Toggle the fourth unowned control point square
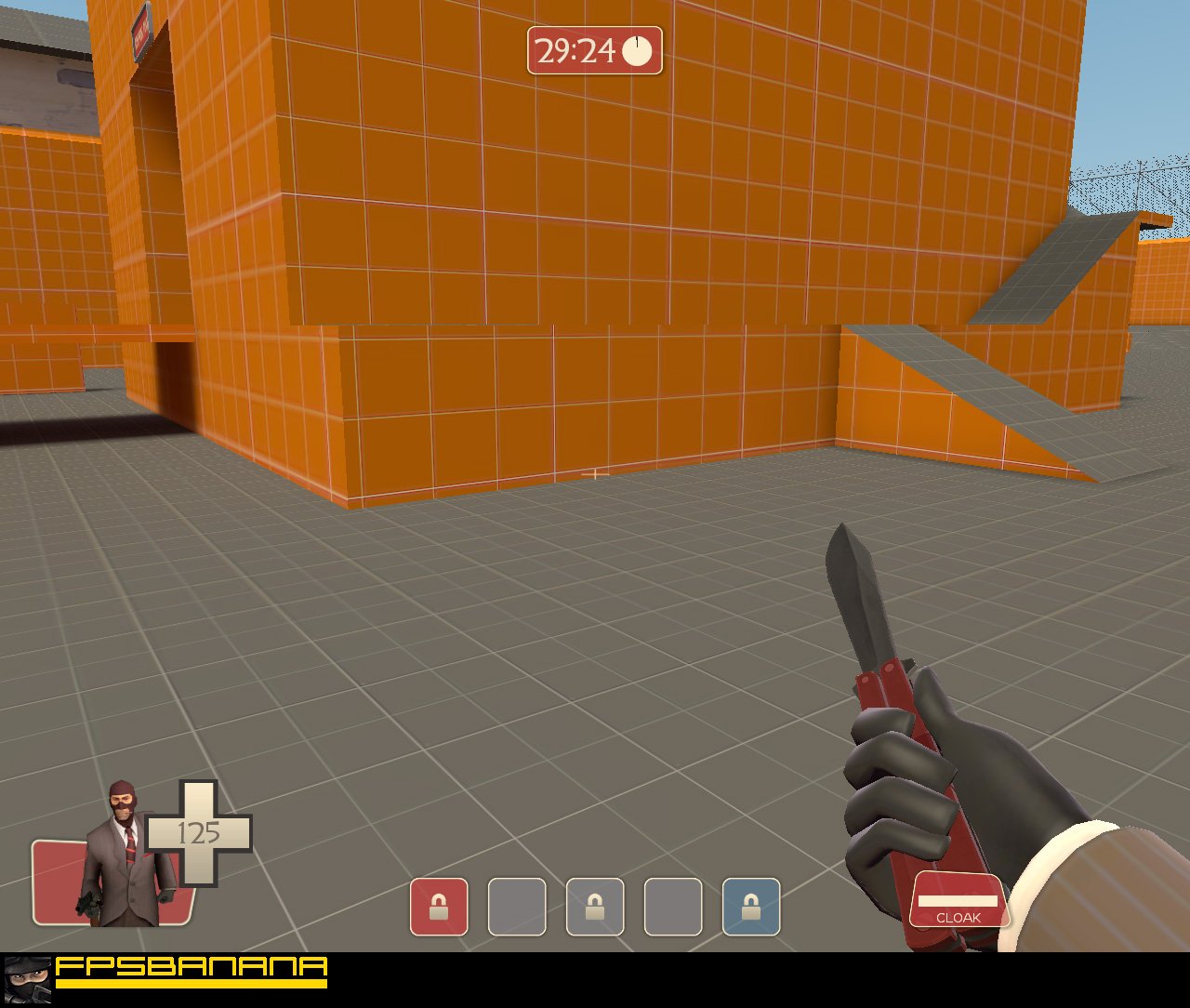The height and width of the screenshot is (1008, 1190). [x=675, y=907]
